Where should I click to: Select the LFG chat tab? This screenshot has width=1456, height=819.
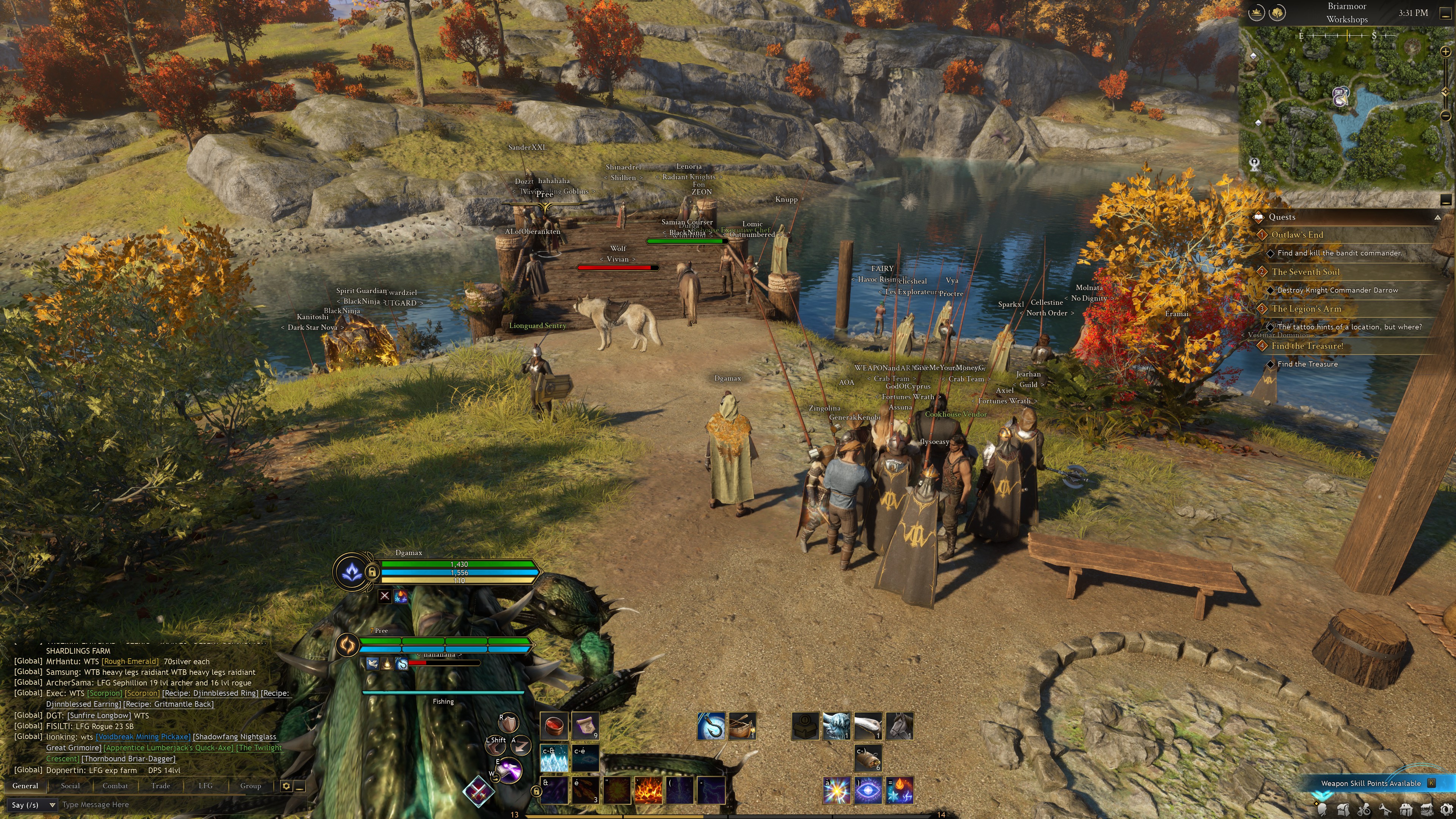(x=206, y=786)
